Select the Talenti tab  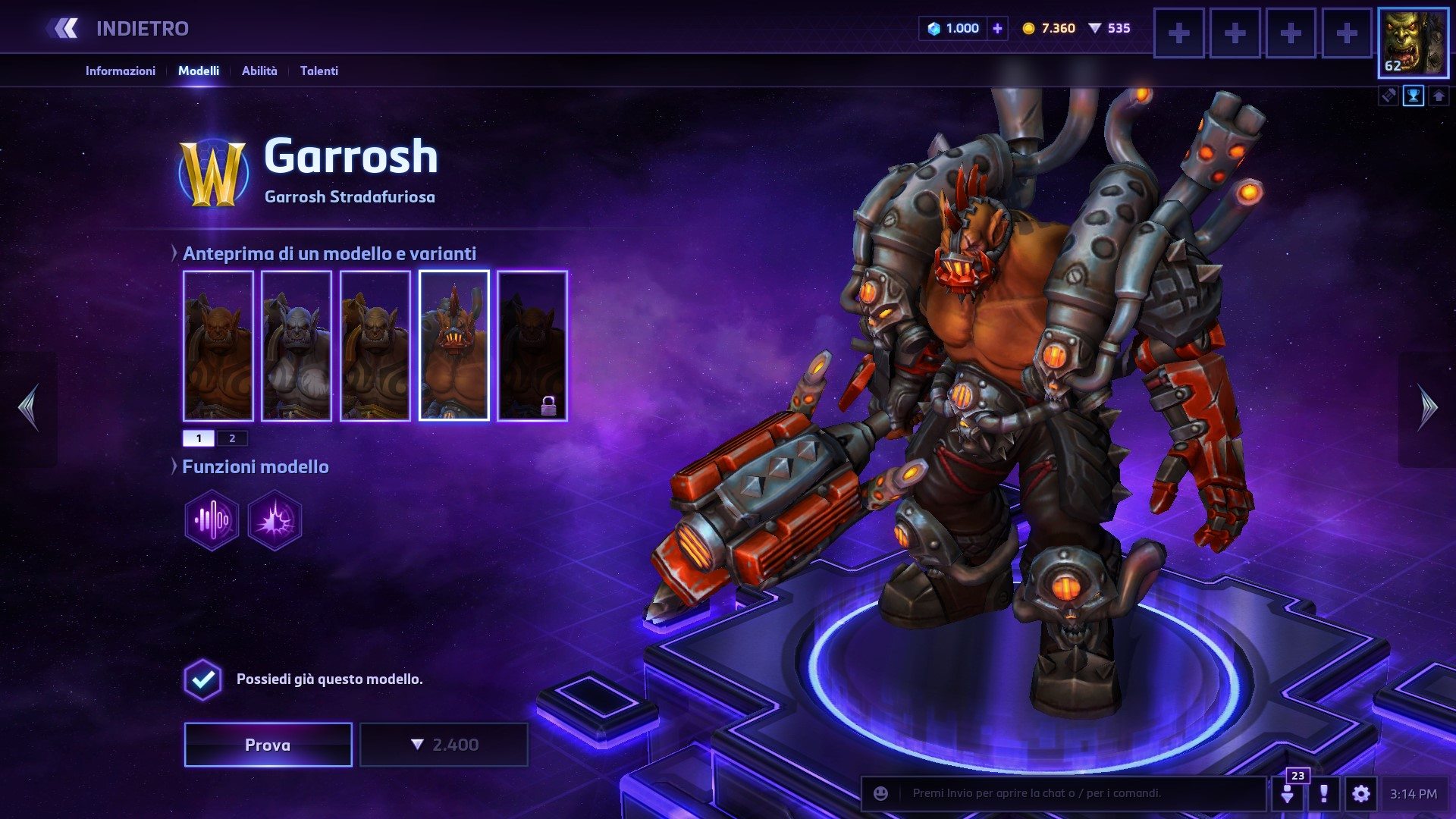318,71
